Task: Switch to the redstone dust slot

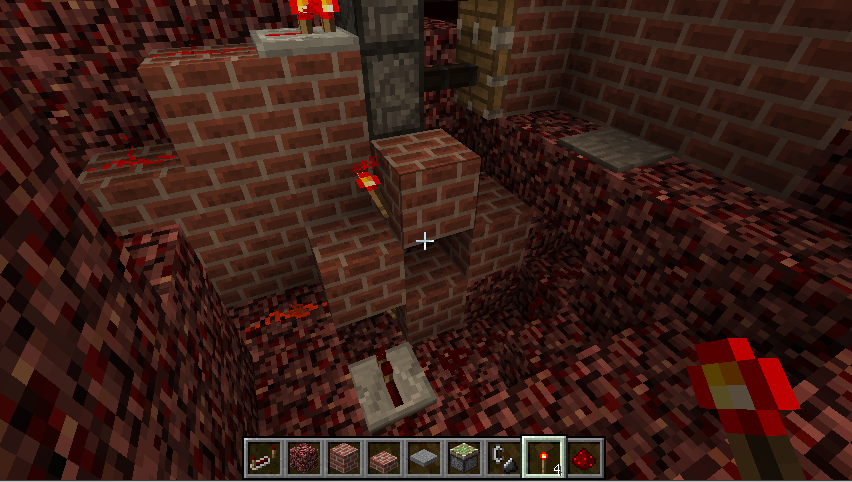Action: (584, 457)
